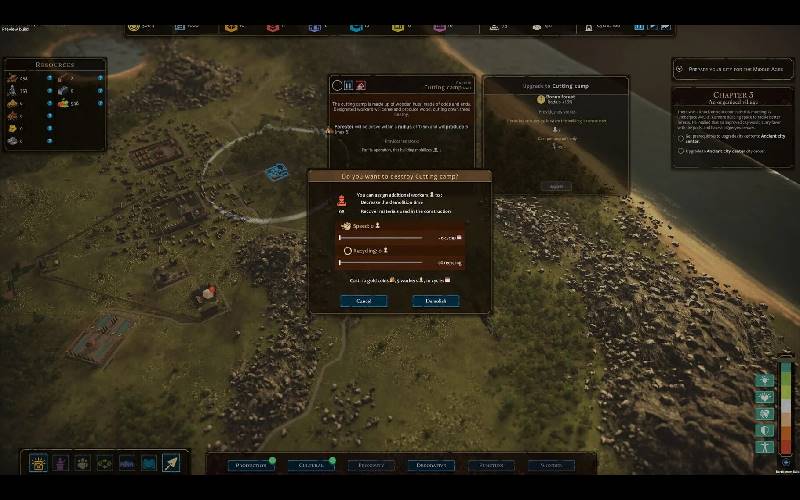
Task: Select the arrow cursor tool icon
Action: point(171,463)
